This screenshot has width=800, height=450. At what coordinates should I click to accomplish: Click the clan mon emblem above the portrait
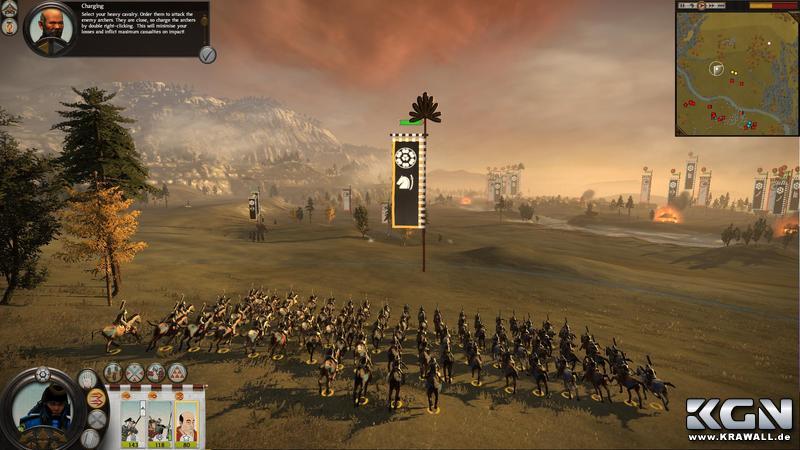[42, 375]
